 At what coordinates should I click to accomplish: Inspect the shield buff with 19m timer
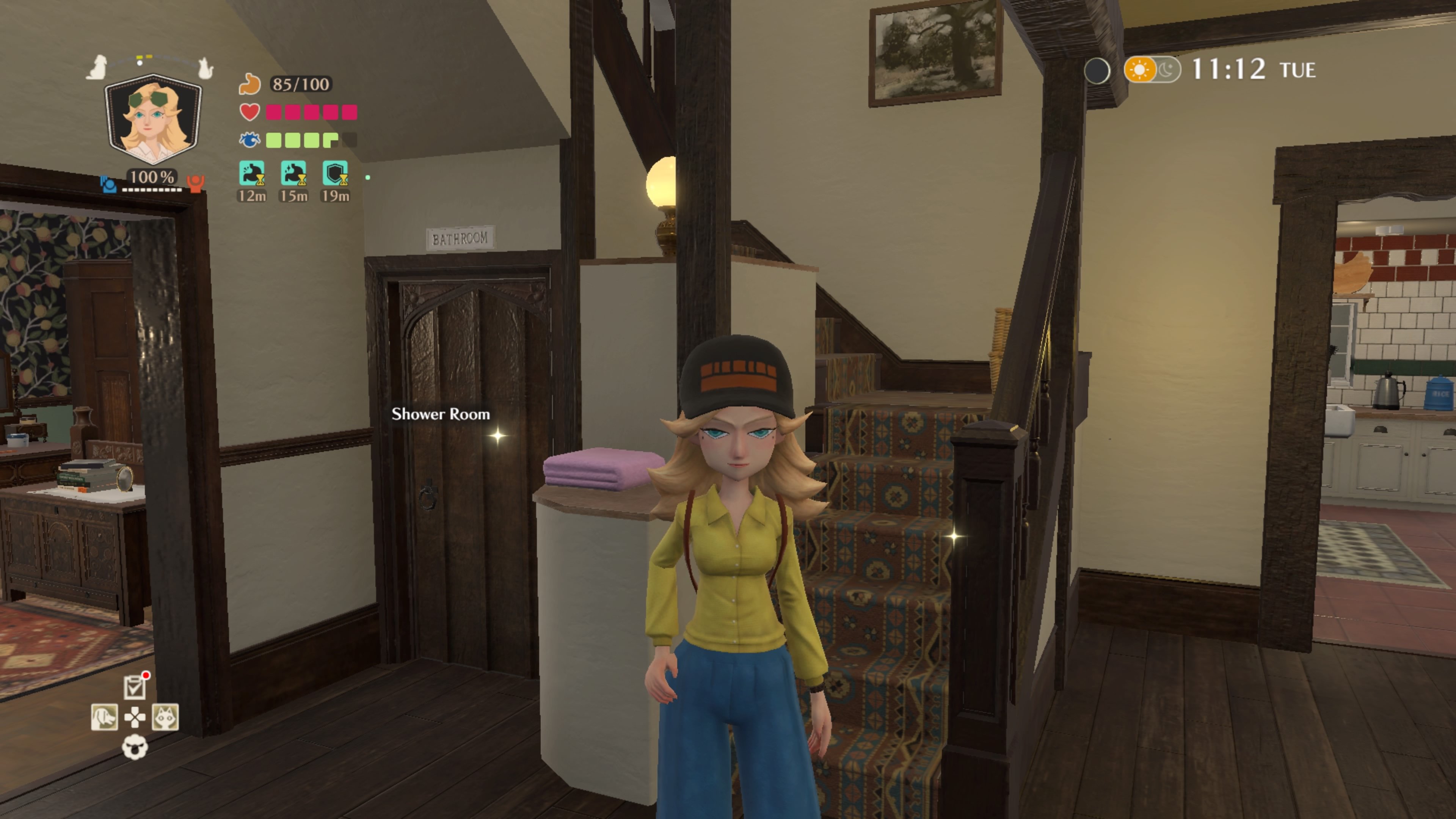(335, 174)
